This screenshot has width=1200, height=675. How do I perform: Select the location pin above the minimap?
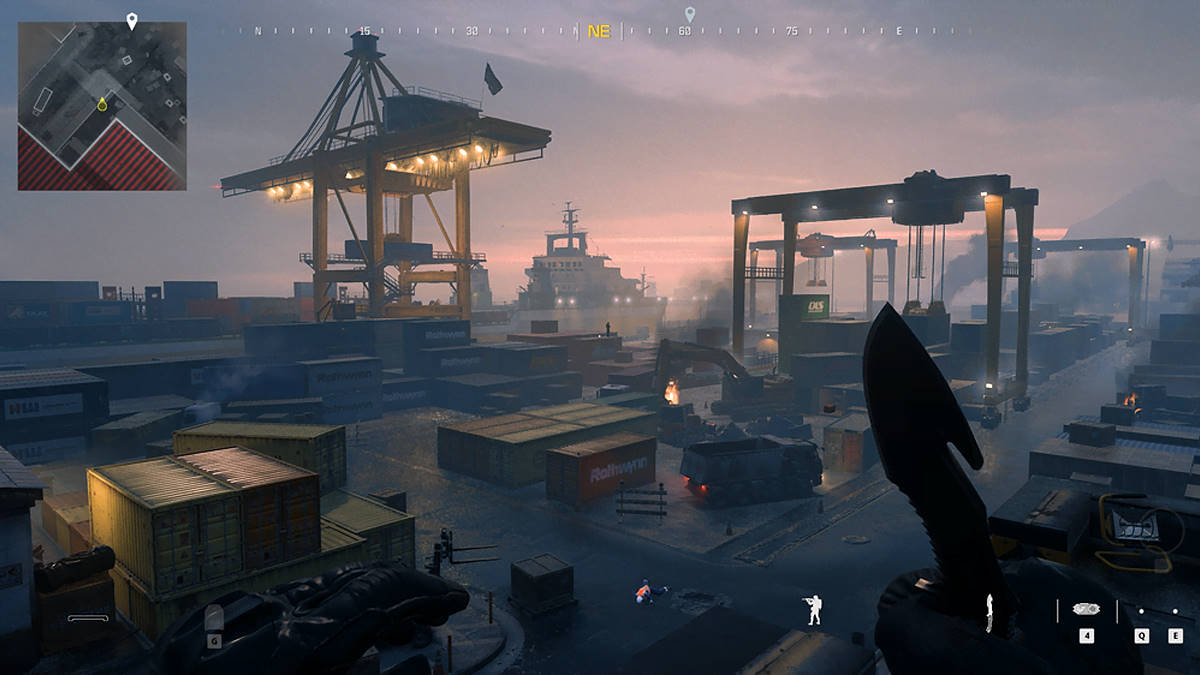point(131,20)
